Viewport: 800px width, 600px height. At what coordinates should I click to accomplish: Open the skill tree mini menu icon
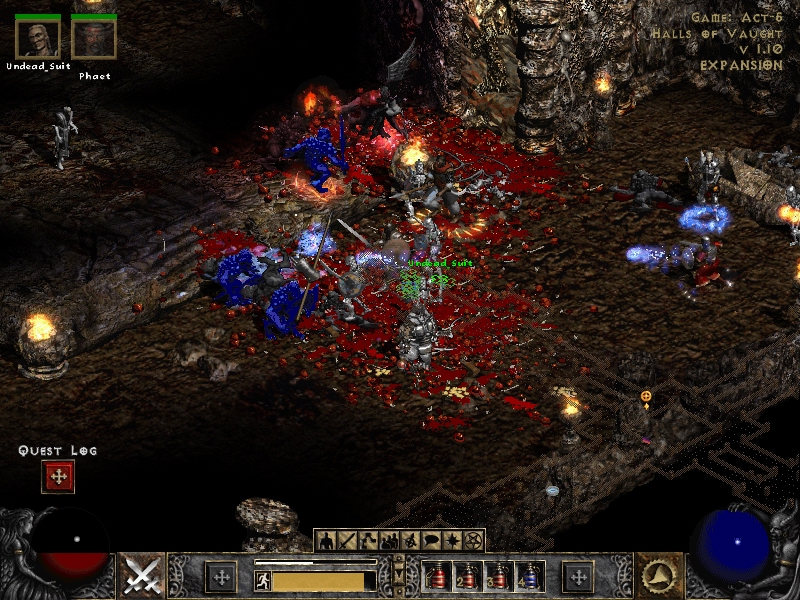click(368, 541)
